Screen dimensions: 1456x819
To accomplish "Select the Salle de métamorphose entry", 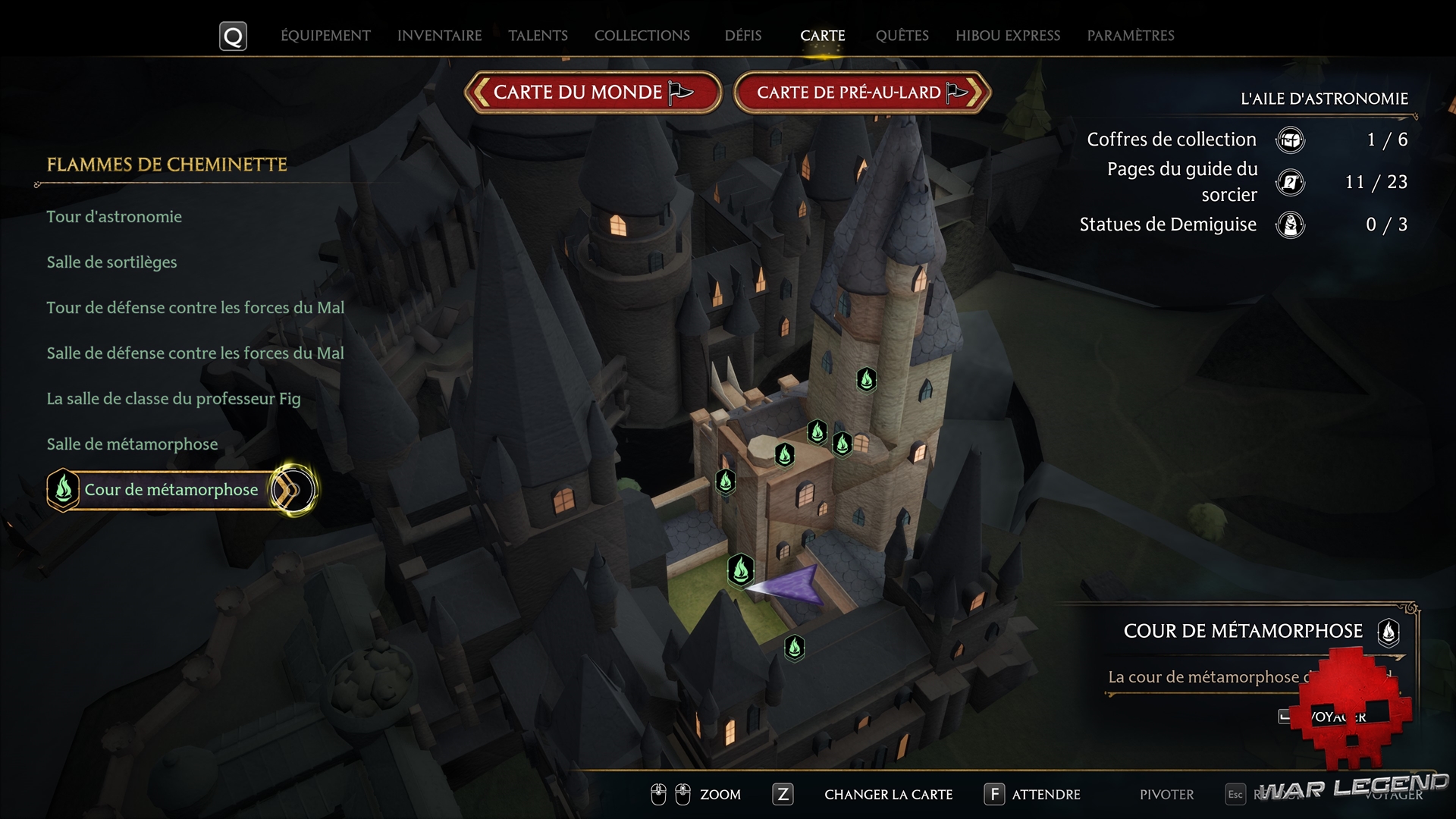I will point(133,444).
